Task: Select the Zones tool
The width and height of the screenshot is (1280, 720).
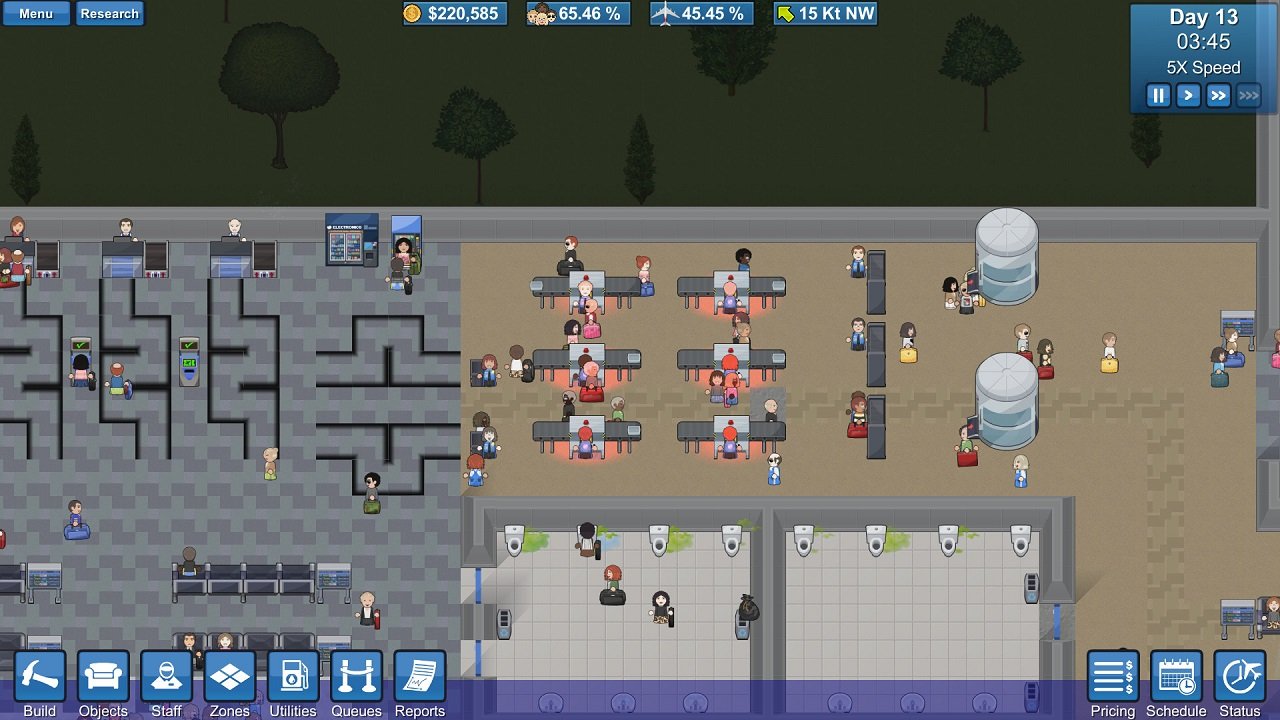Action: tap(230, 676)
